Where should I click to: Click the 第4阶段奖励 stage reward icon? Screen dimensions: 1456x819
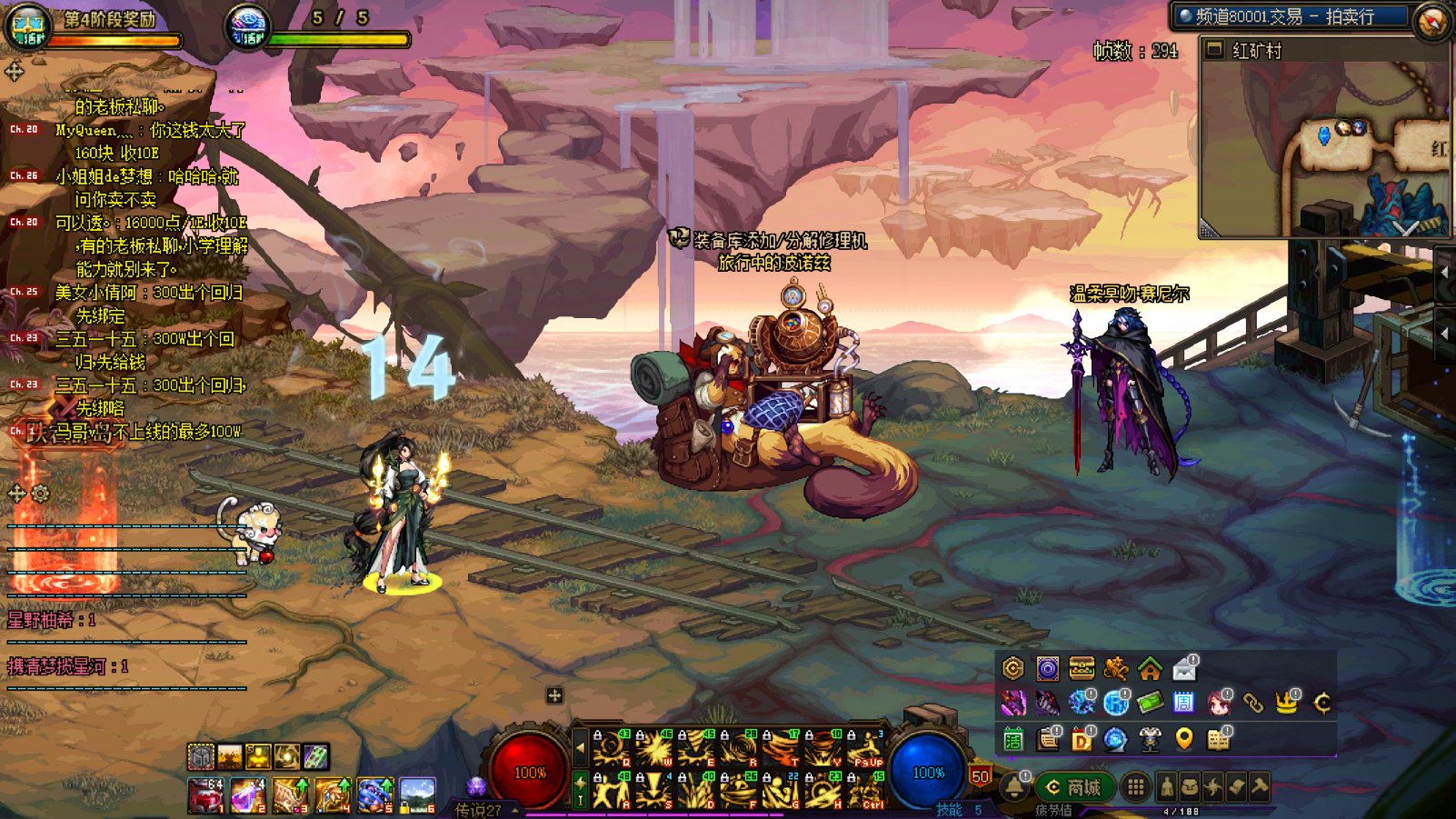pos(28,25)
